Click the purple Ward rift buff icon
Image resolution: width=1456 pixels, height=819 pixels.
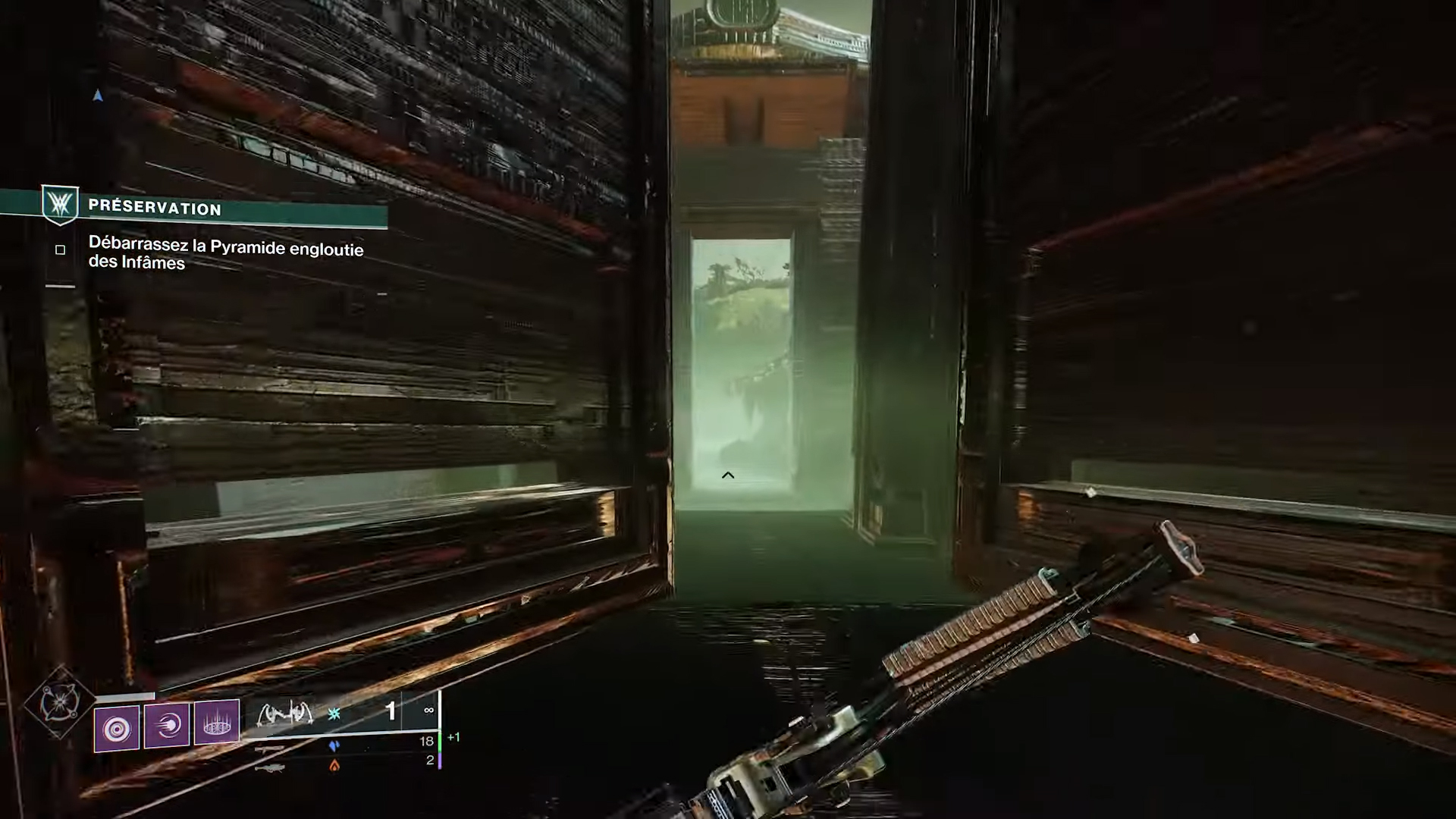[217, 725]
